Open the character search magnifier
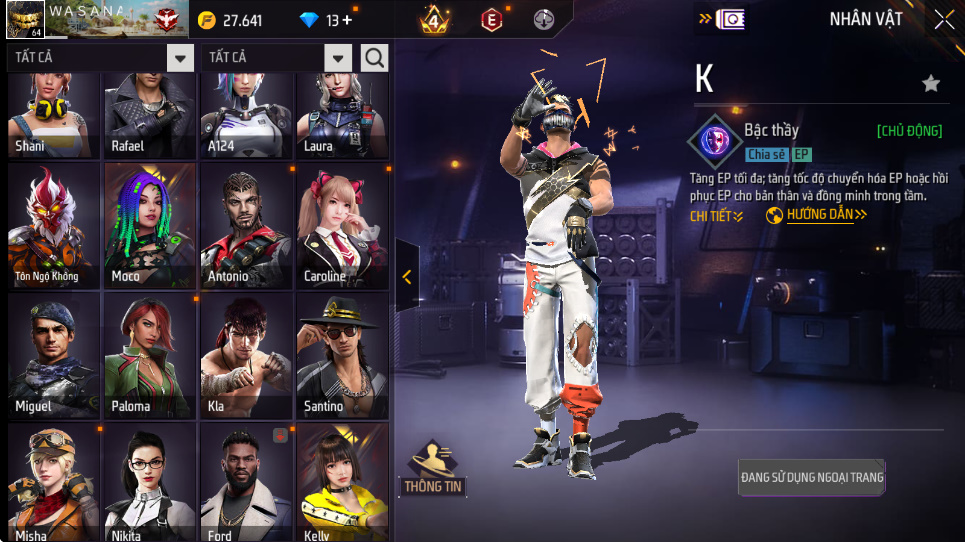The height and width of the screenshot is (542, 965). (x=374, y=58)
